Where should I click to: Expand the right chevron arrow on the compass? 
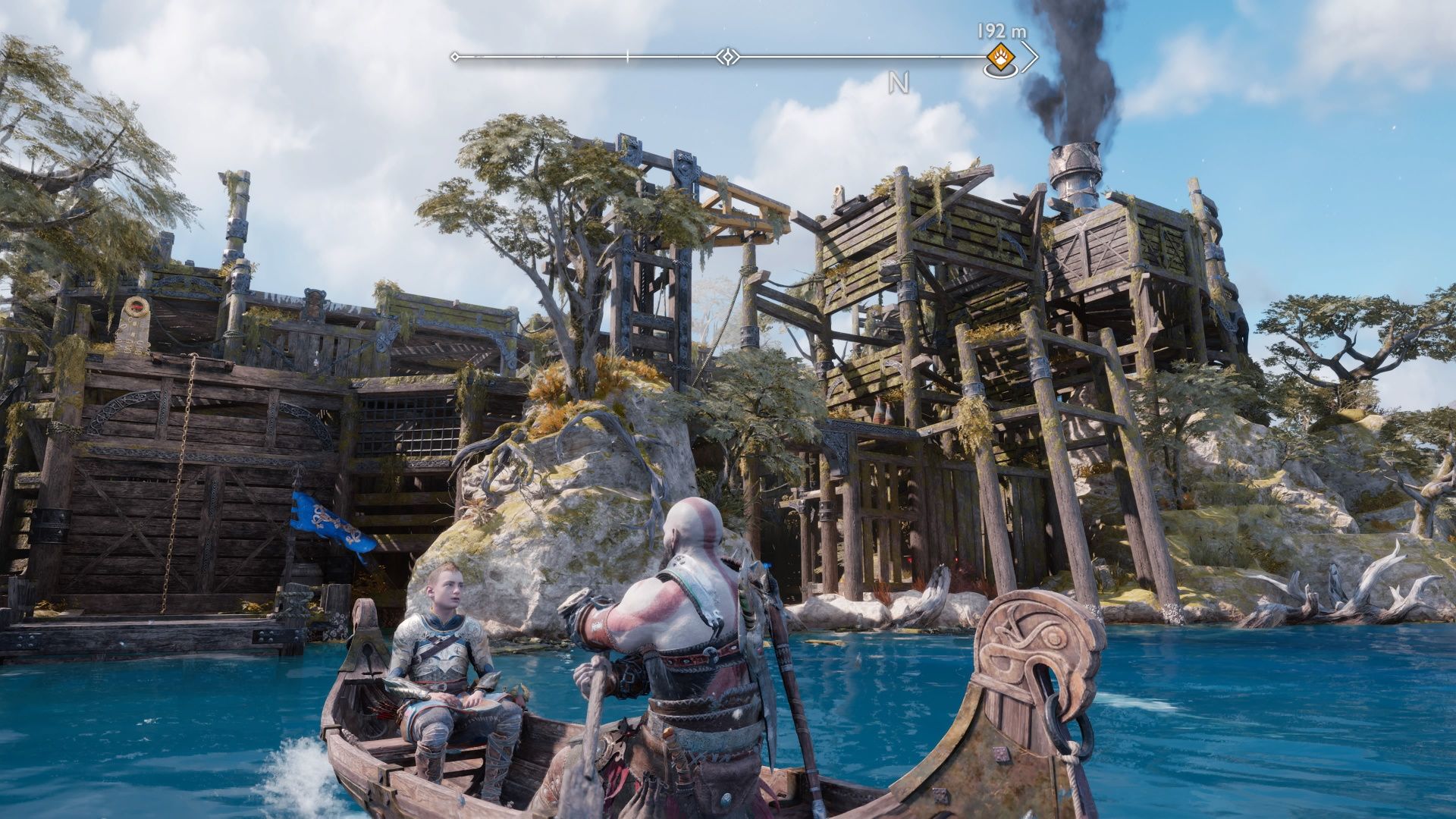(x=1031, y=56)
